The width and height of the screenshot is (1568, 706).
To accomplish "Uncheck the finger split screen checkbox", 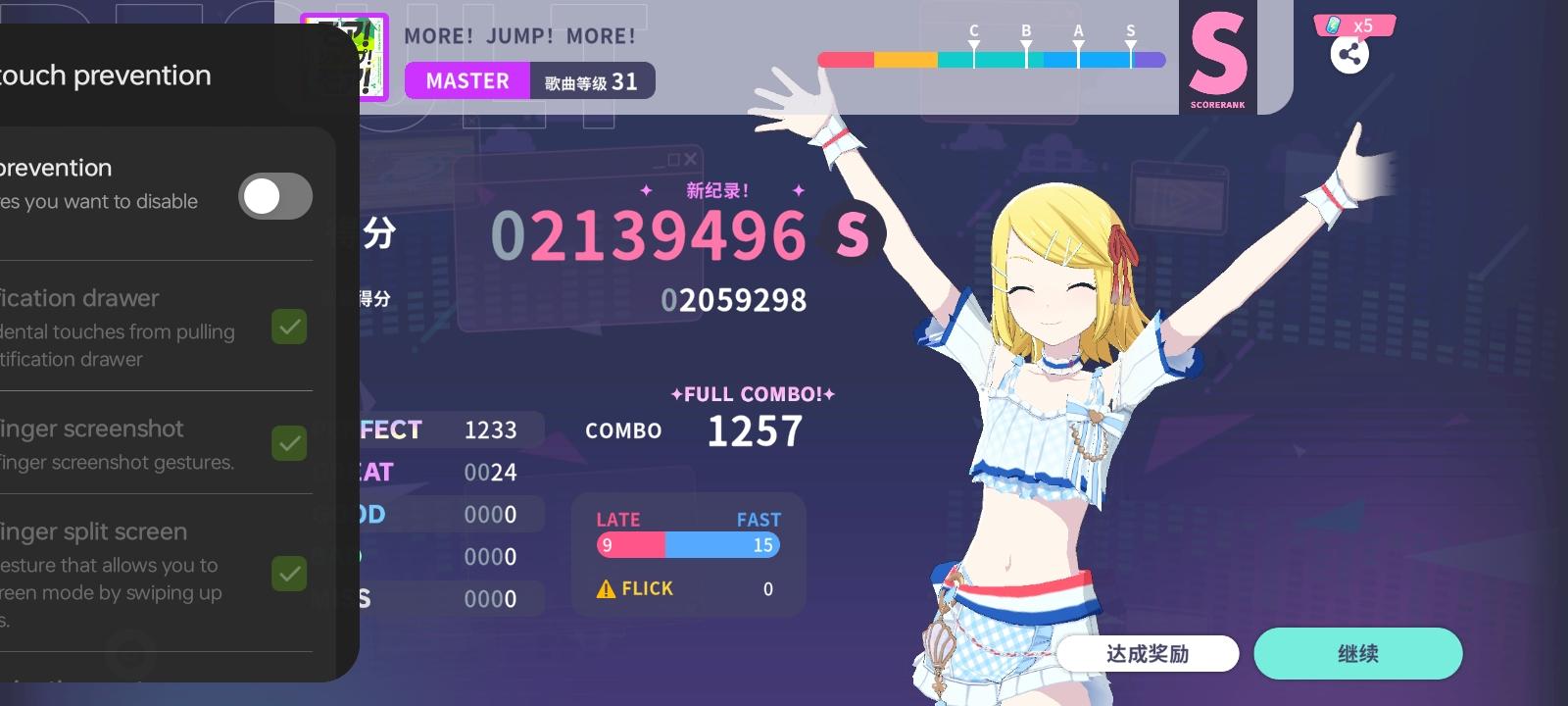I will tap(287, 574).
